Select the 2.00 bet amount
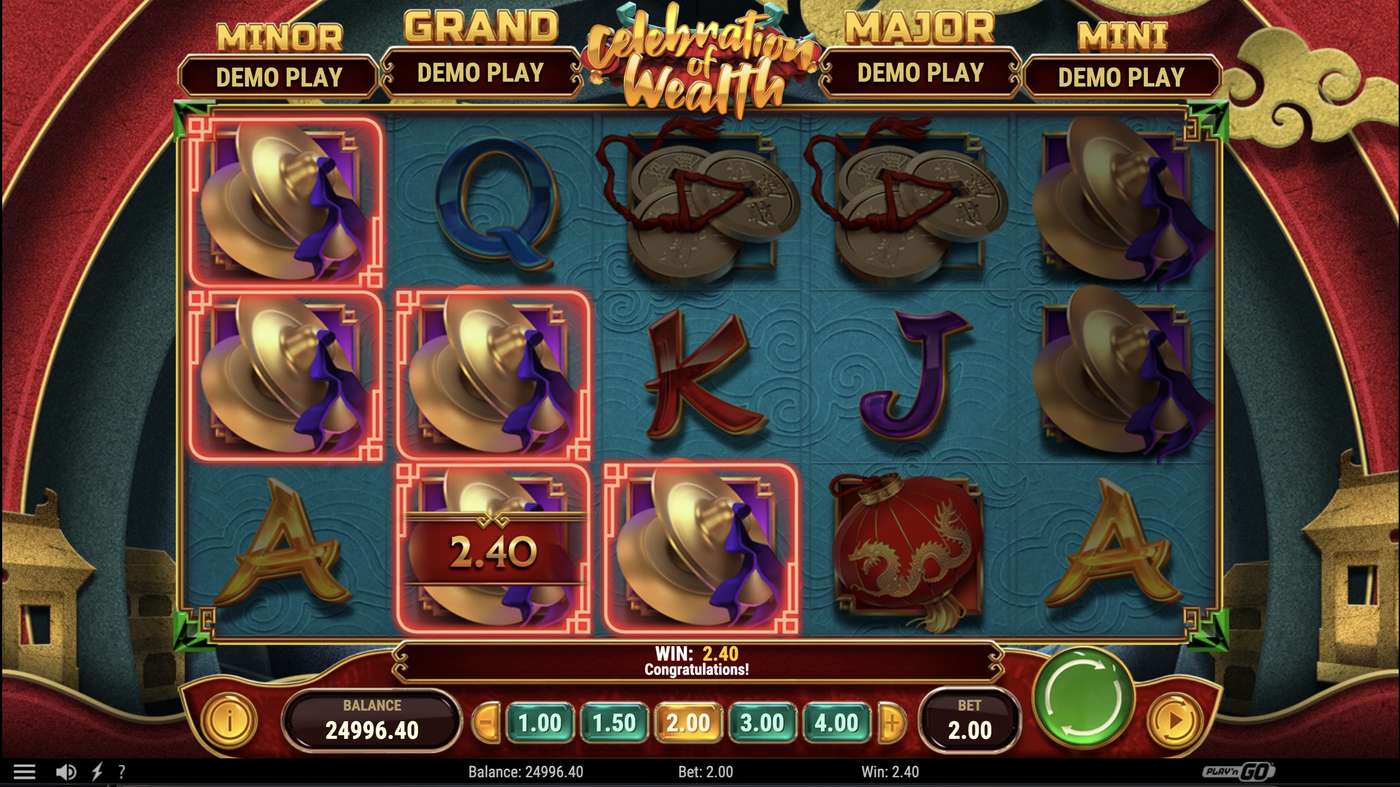Image resolution: width=1400 pixels, height=787 pixels. point(688,723)
